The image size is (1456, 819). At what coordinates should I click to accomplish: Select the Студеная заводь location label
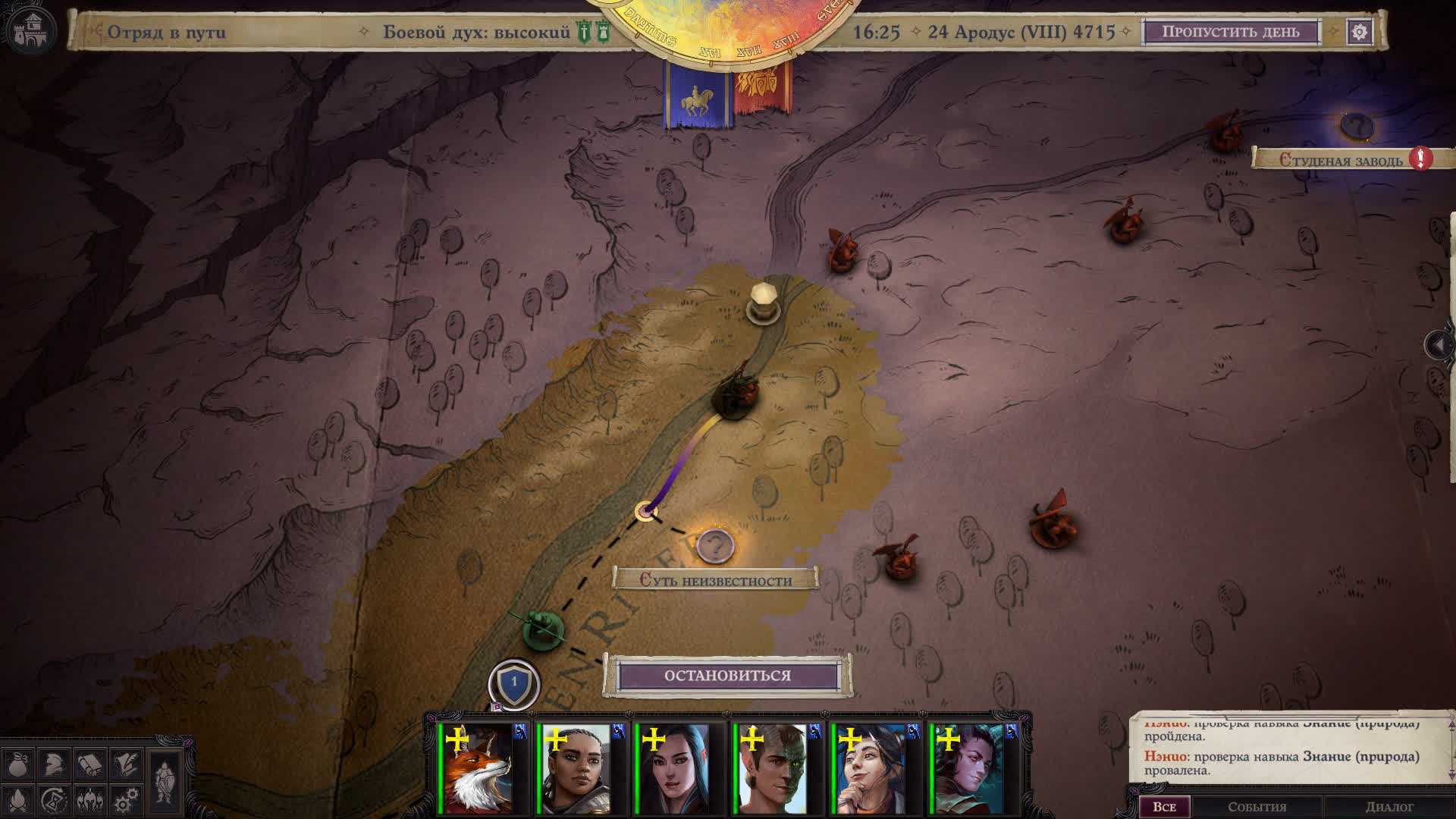[x=1341, y=160]
